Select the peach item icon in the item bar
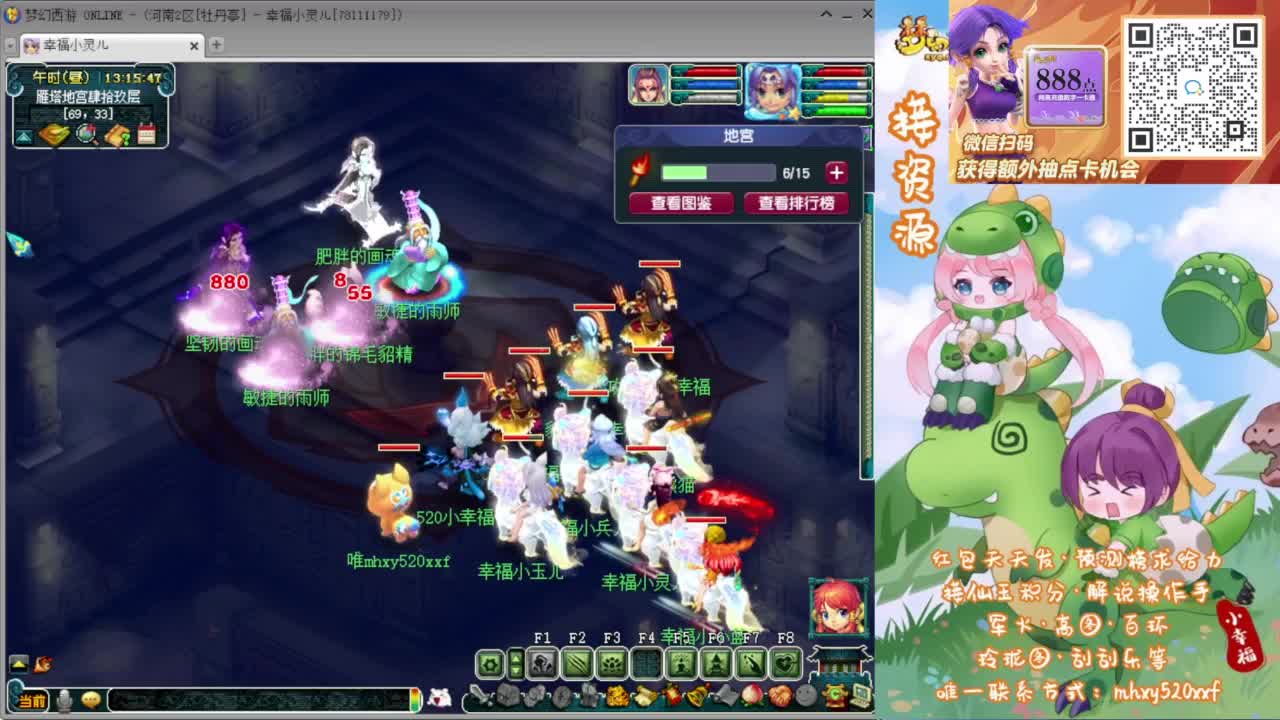1280x720 pixels. click(x=752, y=696)
